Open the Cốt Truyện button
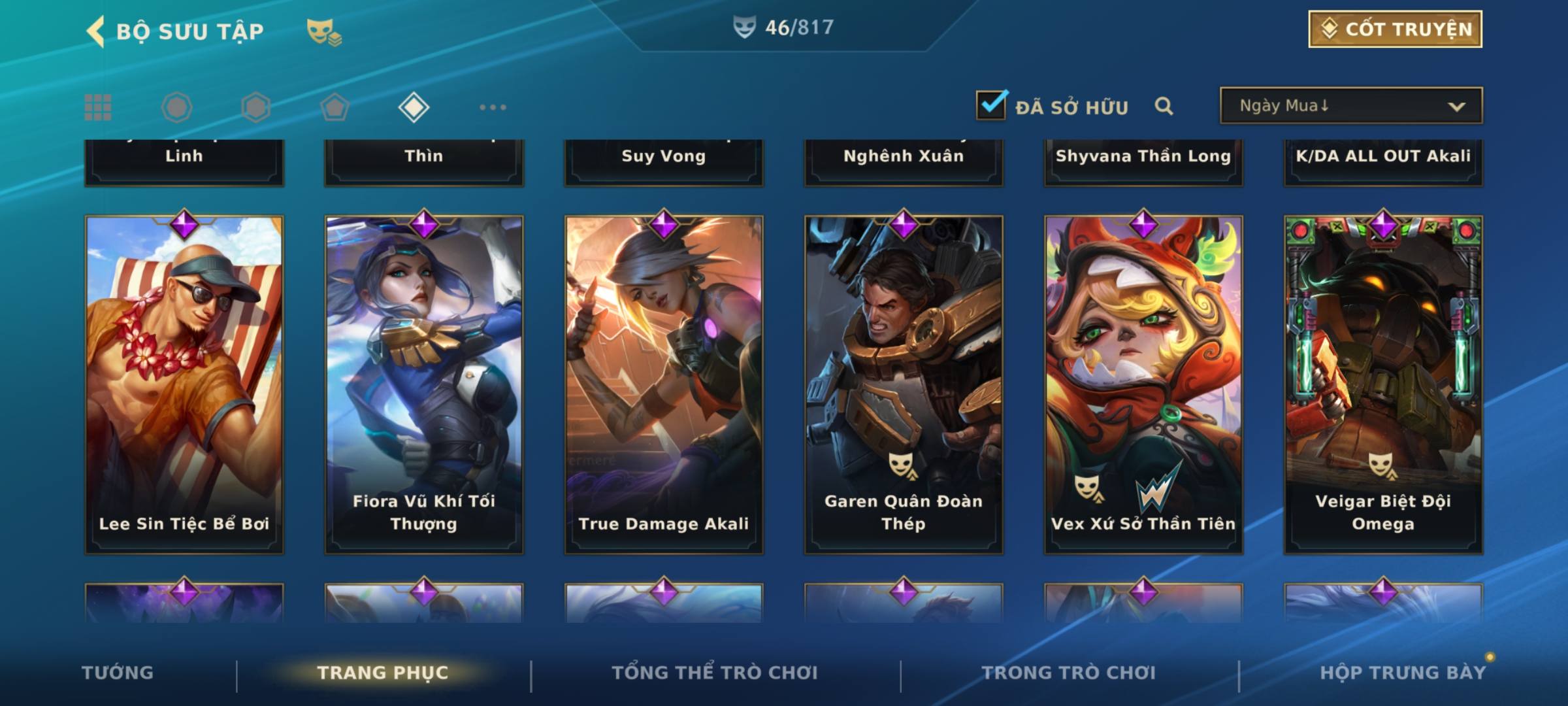1568x706 pixels. click(1395, 29)
